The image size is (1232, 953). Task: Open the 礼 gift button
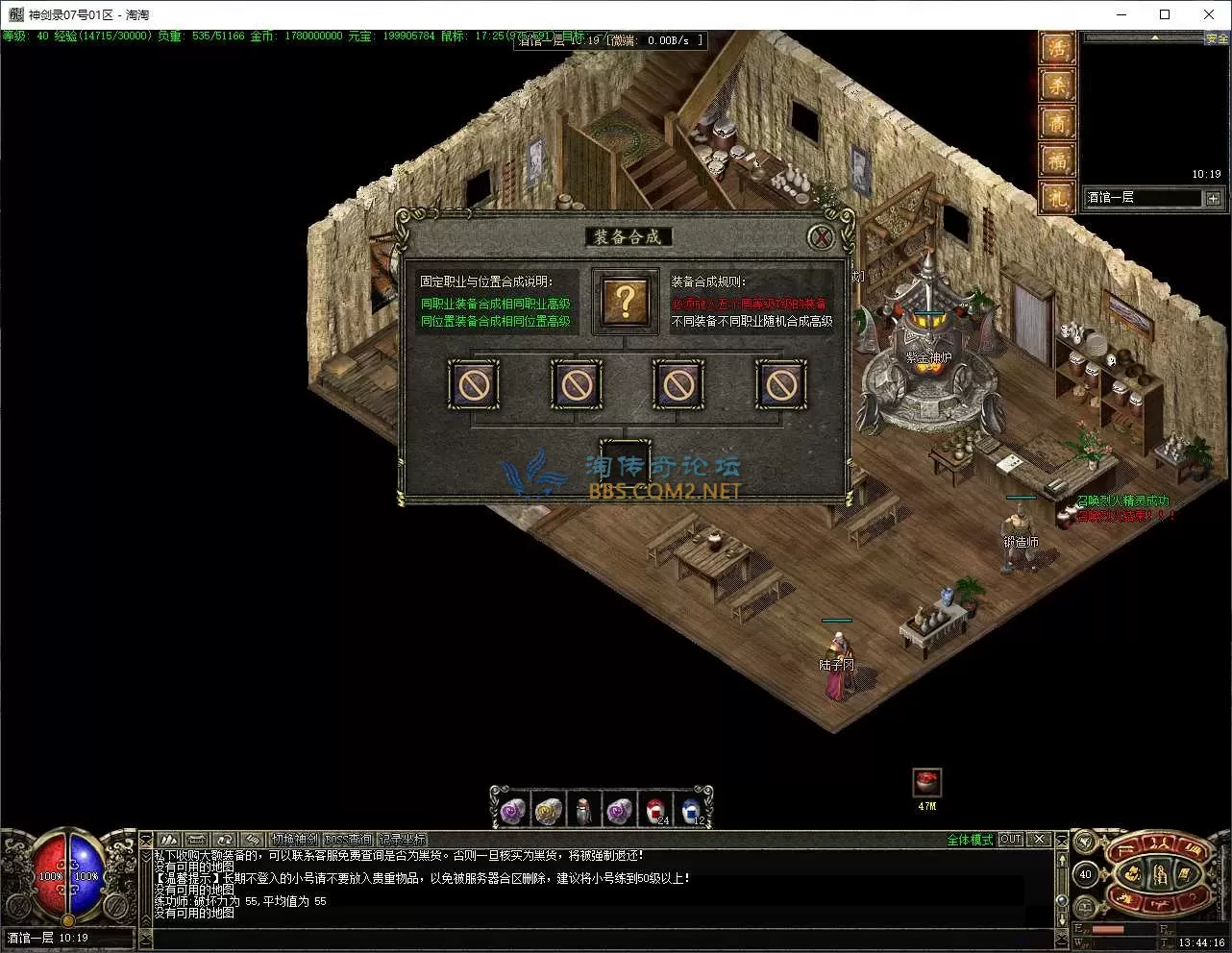coord(1057,197)
